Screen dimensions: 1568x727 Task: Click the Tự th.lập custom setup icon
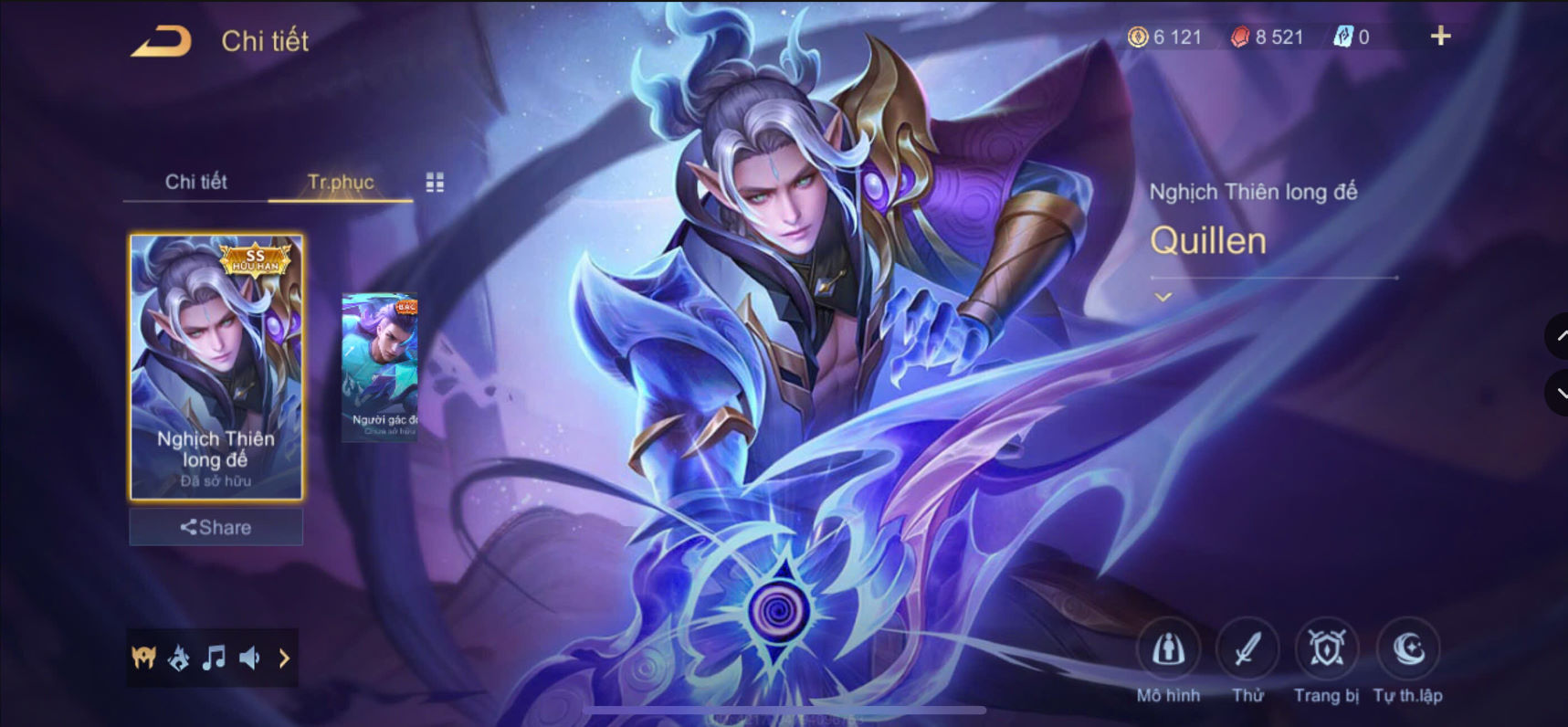[1407, 648]
